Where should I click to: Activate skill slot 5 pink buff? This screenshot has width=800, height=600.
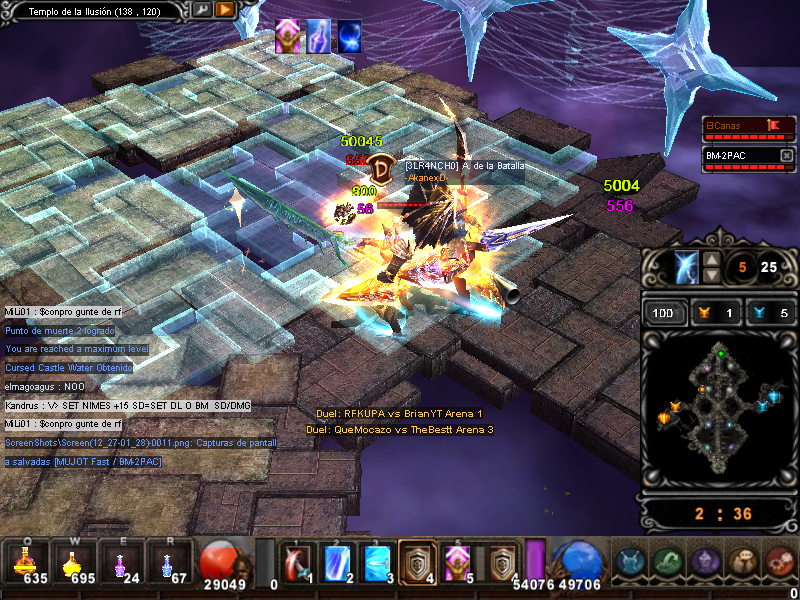(x=458, y=563)
